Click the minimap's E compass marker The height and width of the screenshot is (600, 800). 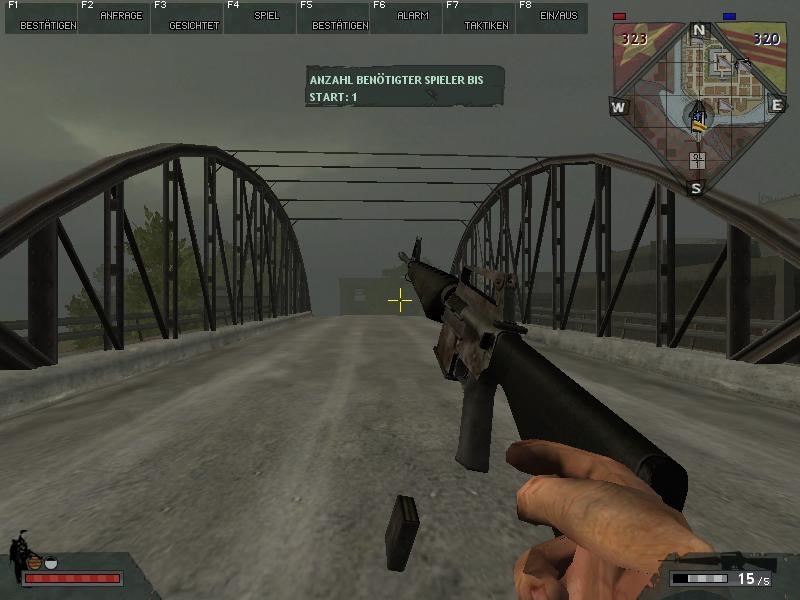(x=775, y=105)
